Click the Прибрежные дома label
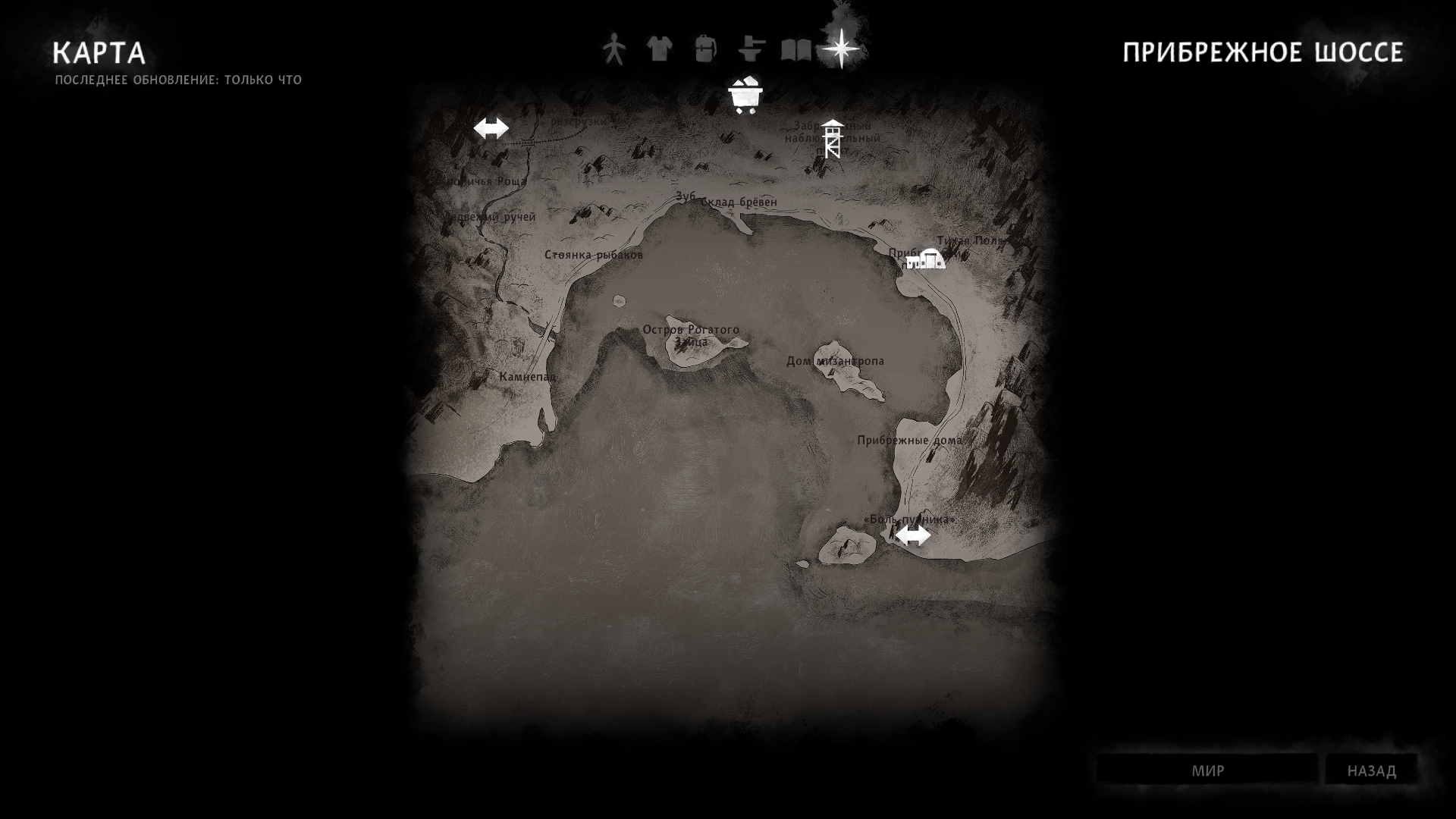This screenshot has height=819, width=1456. coord(909,439)
